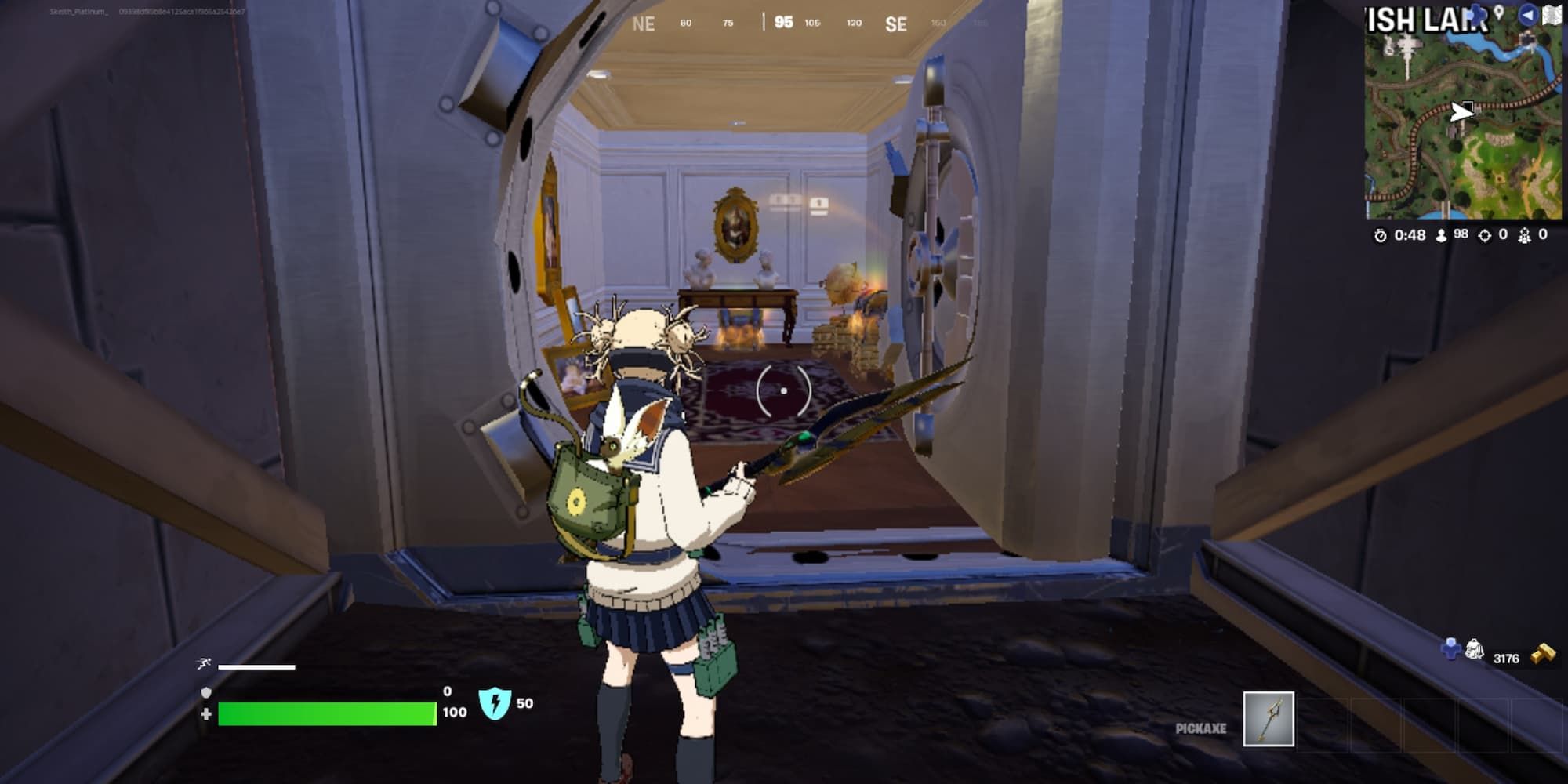Screen dimensions: 1568x784
Task: Click the sprint stamina icon above the health bar
Action: coord(204,662)
